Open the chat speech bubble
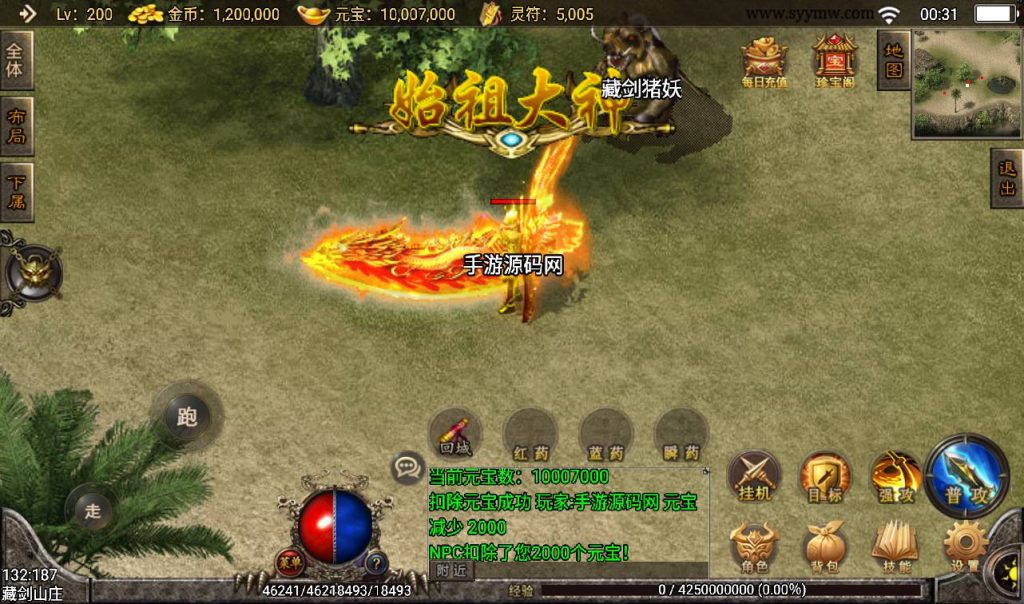This screenshot has width=1024, height=604. (407, 466)
